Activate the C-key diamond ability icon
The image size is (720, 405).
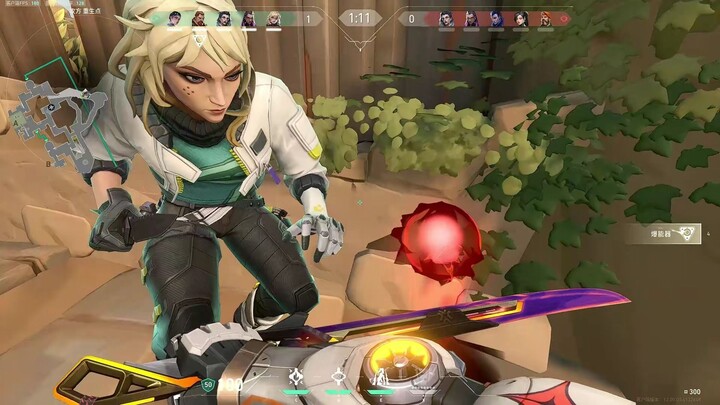click(x=297, y=378)
